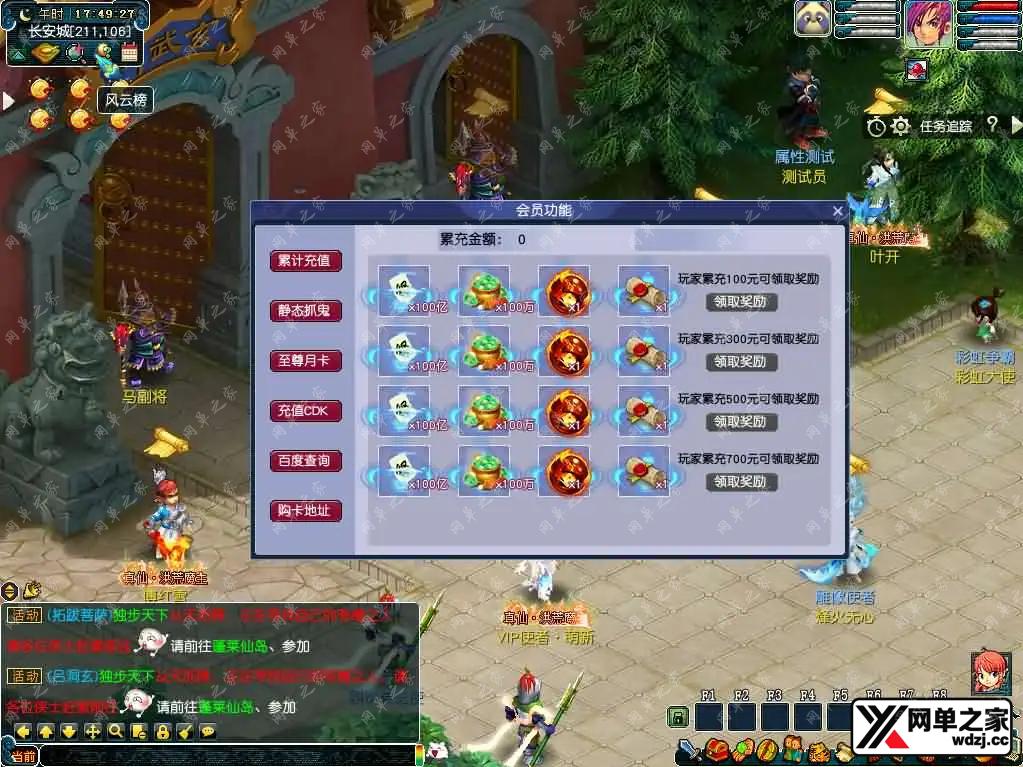Click the gear icon beside 任务追踪
The image size is (1023, 767).
click(900, 126)
